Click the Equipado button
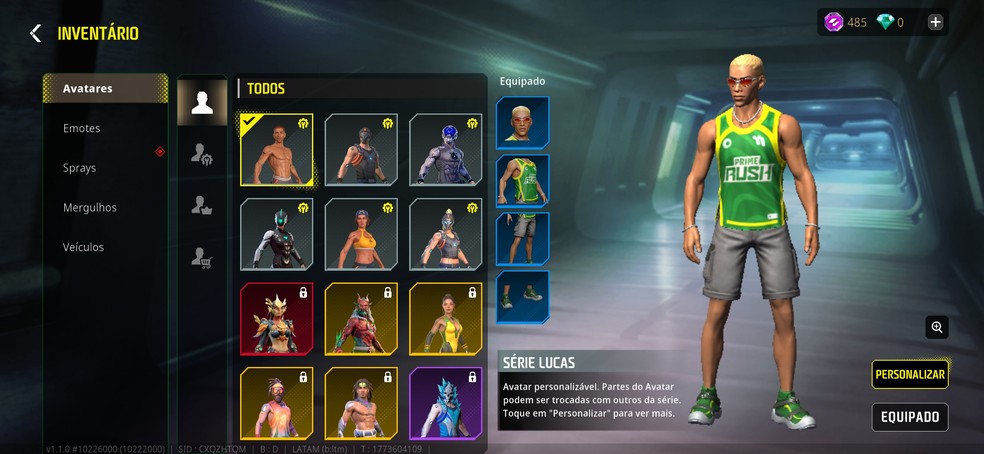The width and height of the screenshot is (984, 454). 909,417
